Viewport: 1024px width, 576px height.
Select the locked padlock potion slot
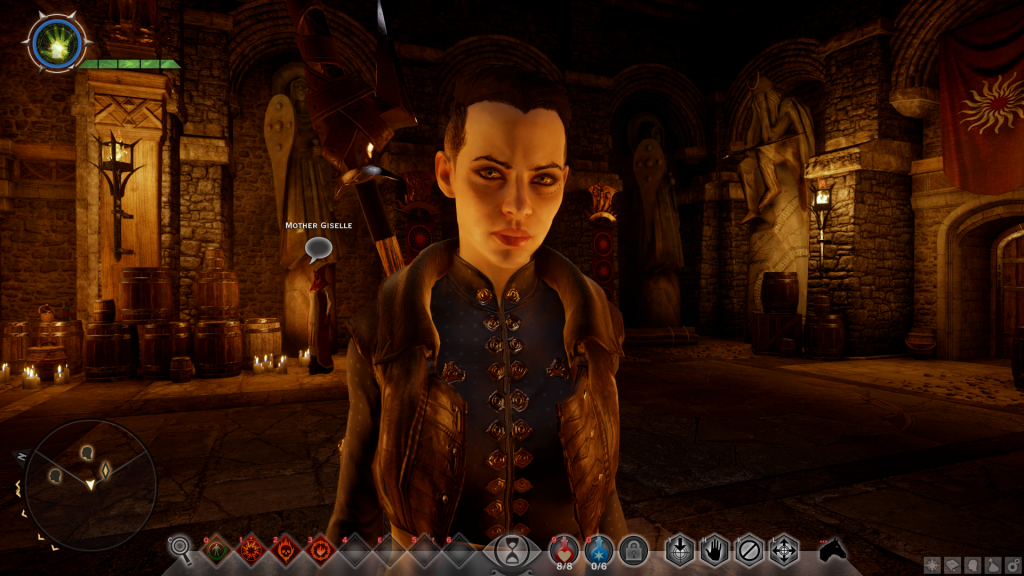coord(633,549)
